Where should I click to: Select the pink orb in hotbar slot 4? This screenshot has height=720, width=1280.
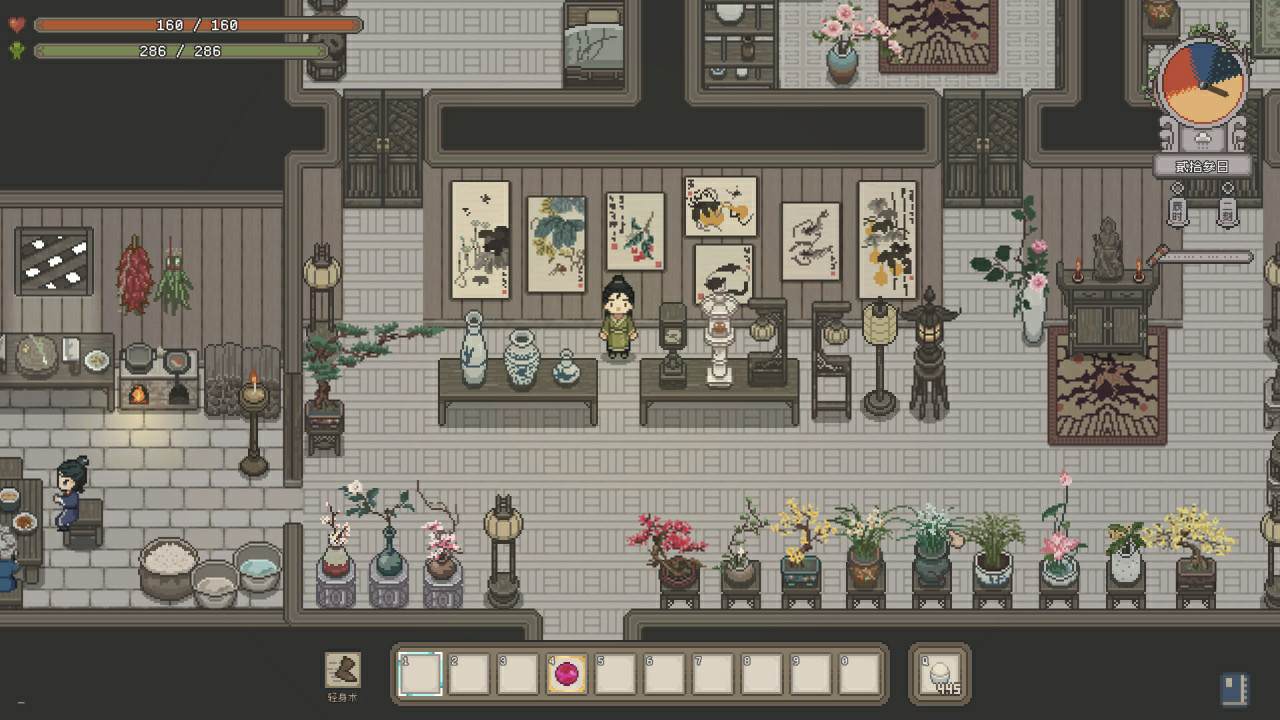click(566, 674)
